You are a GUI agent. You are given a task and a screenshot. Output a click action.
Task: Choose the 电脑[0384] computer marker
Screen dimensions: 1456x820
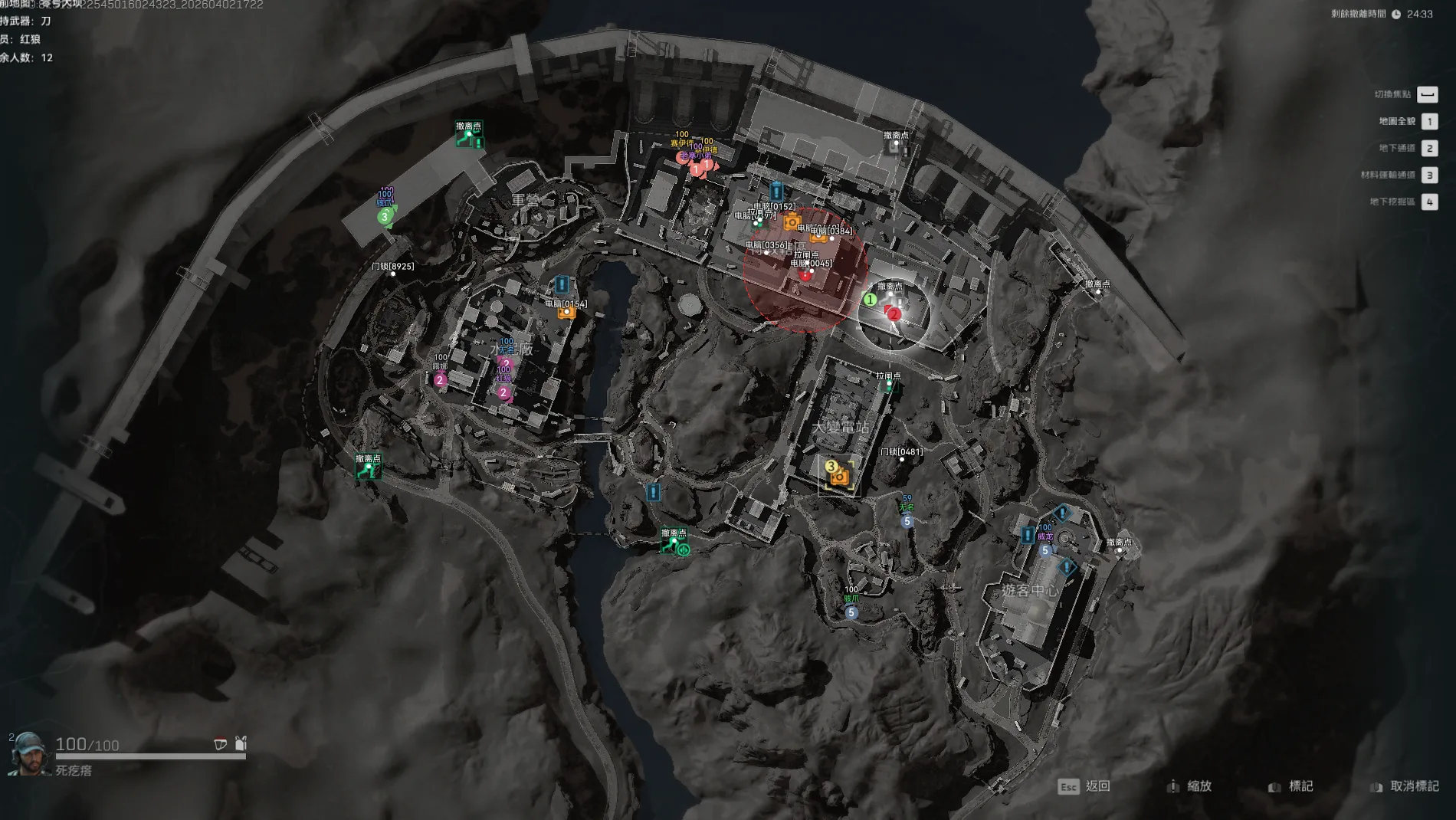coord(832,238)
